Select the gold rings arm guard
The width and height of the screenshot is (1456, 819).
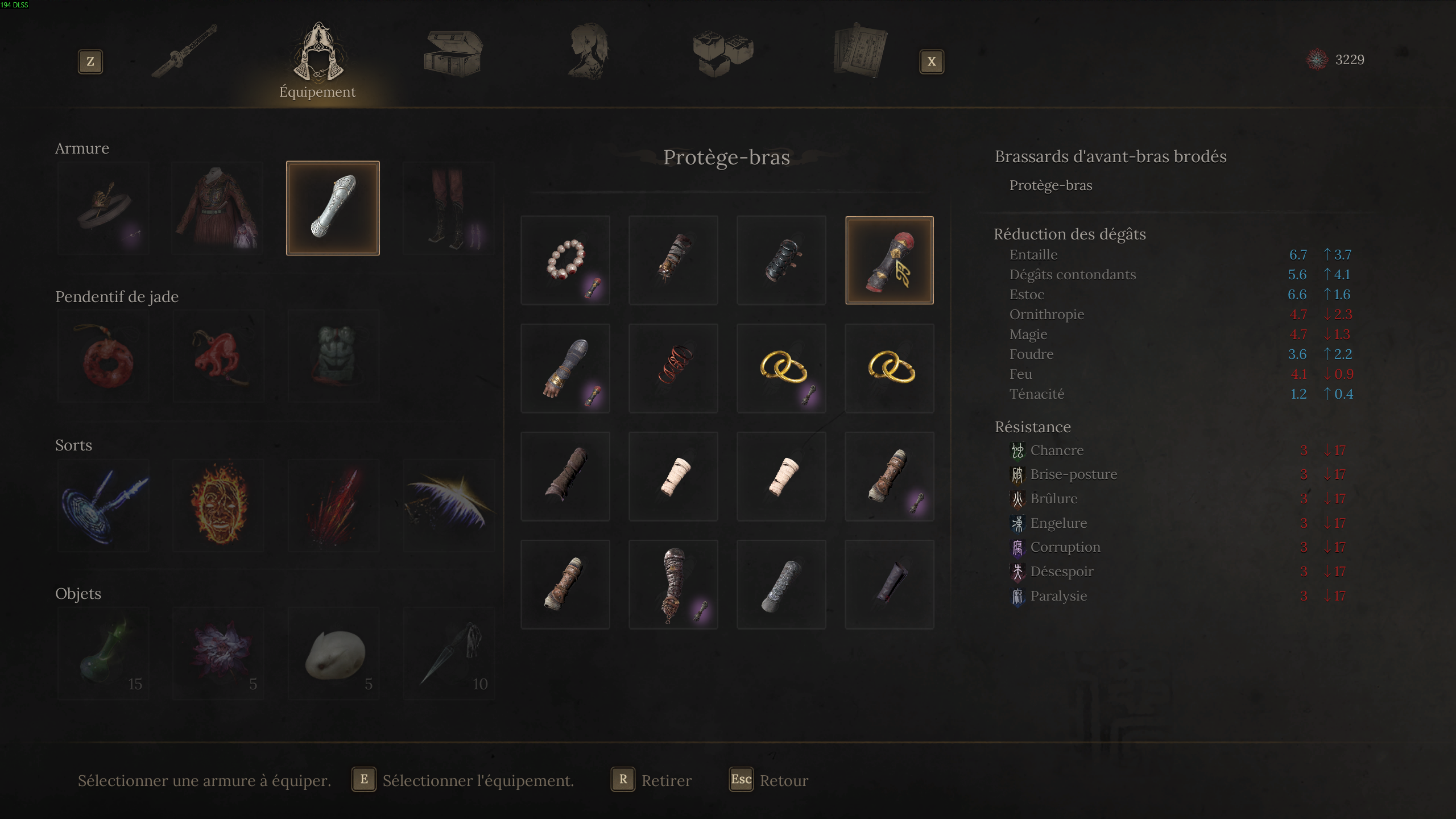coord(781,369)
